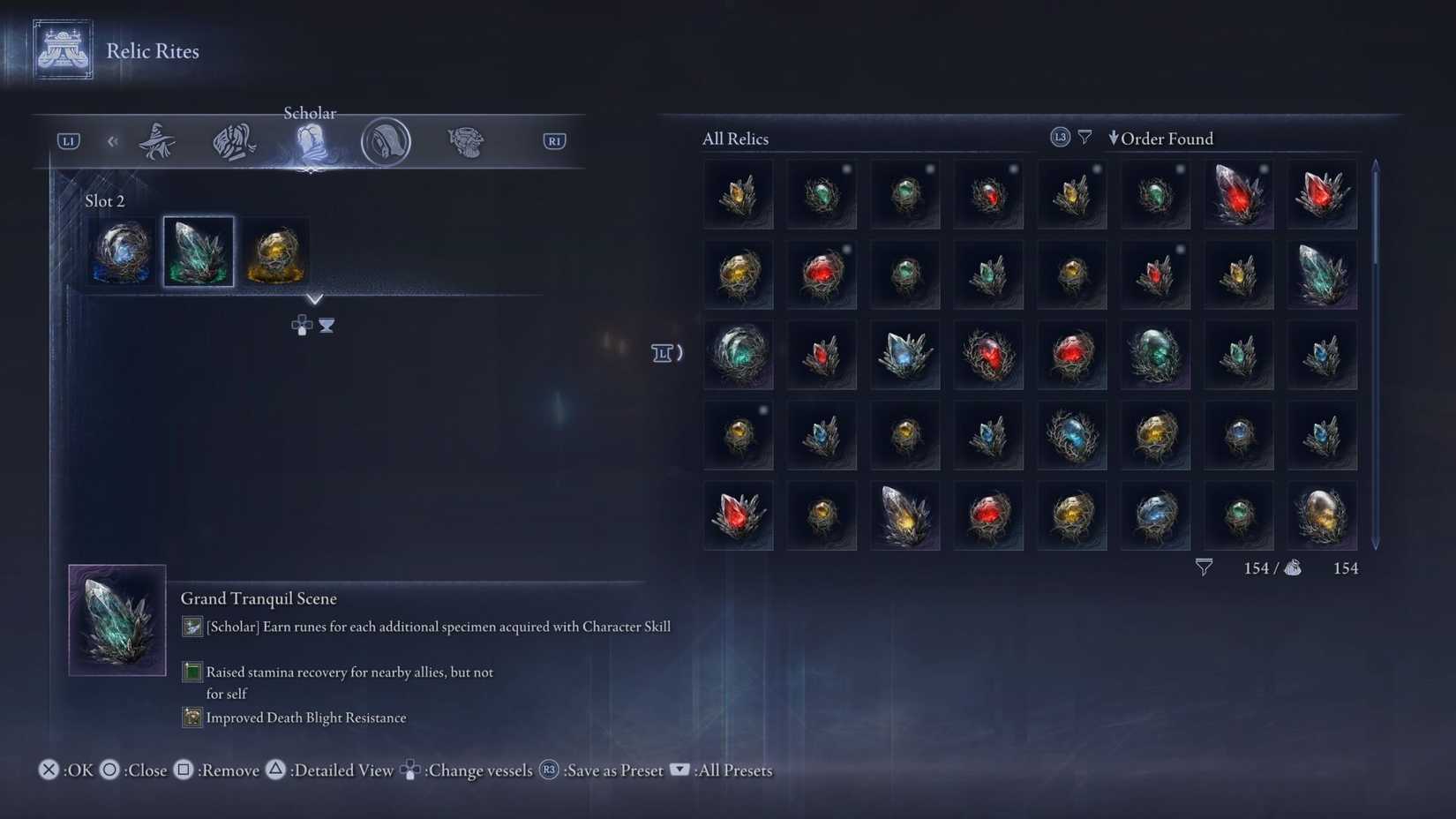1456x819 pixels.
Task: Select the winged helmet character class icon
Action: (232, 139)
